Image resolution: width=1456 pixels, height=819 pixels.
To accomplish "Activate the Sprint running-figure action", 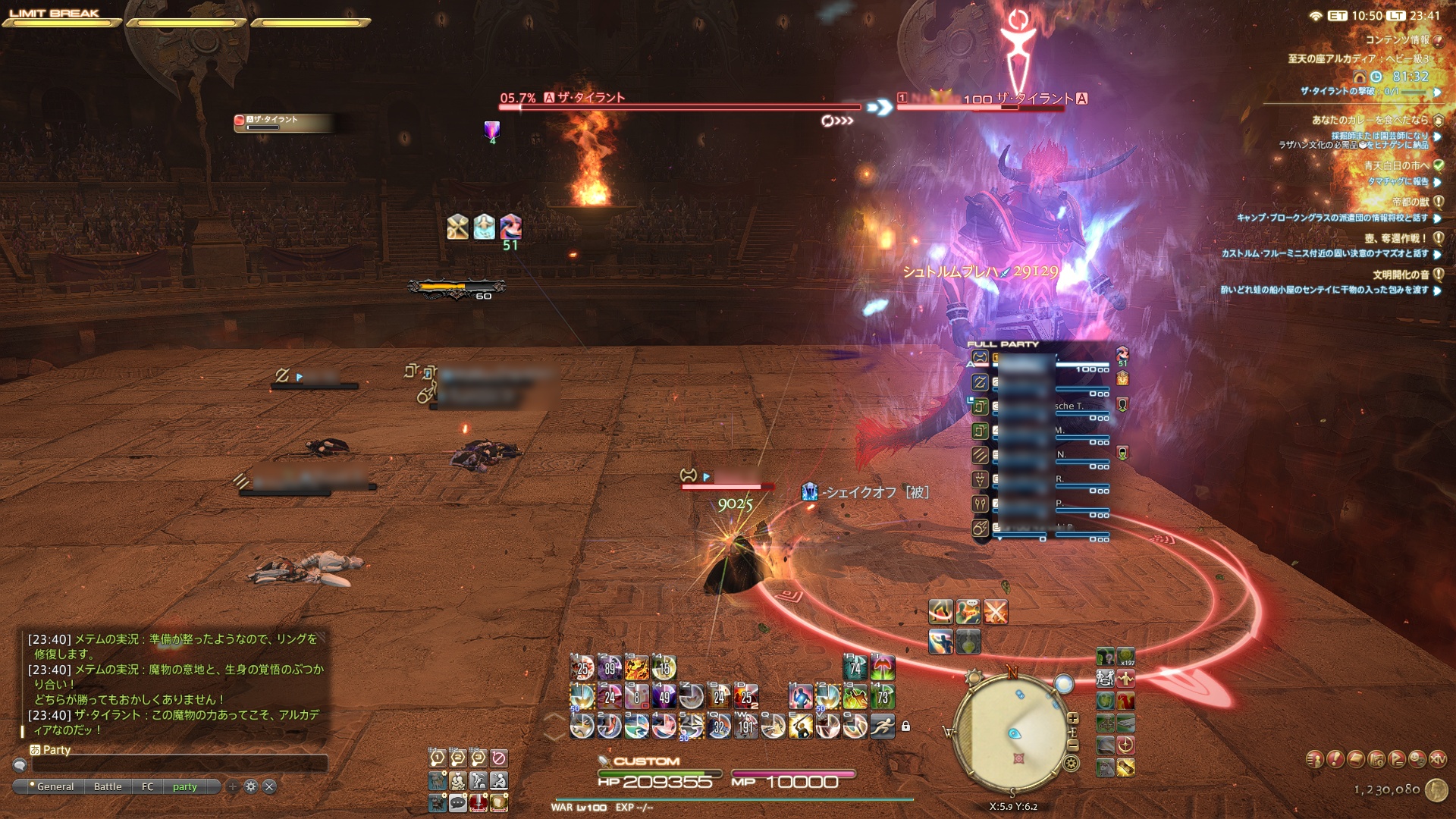I will (x=882, y=726).
